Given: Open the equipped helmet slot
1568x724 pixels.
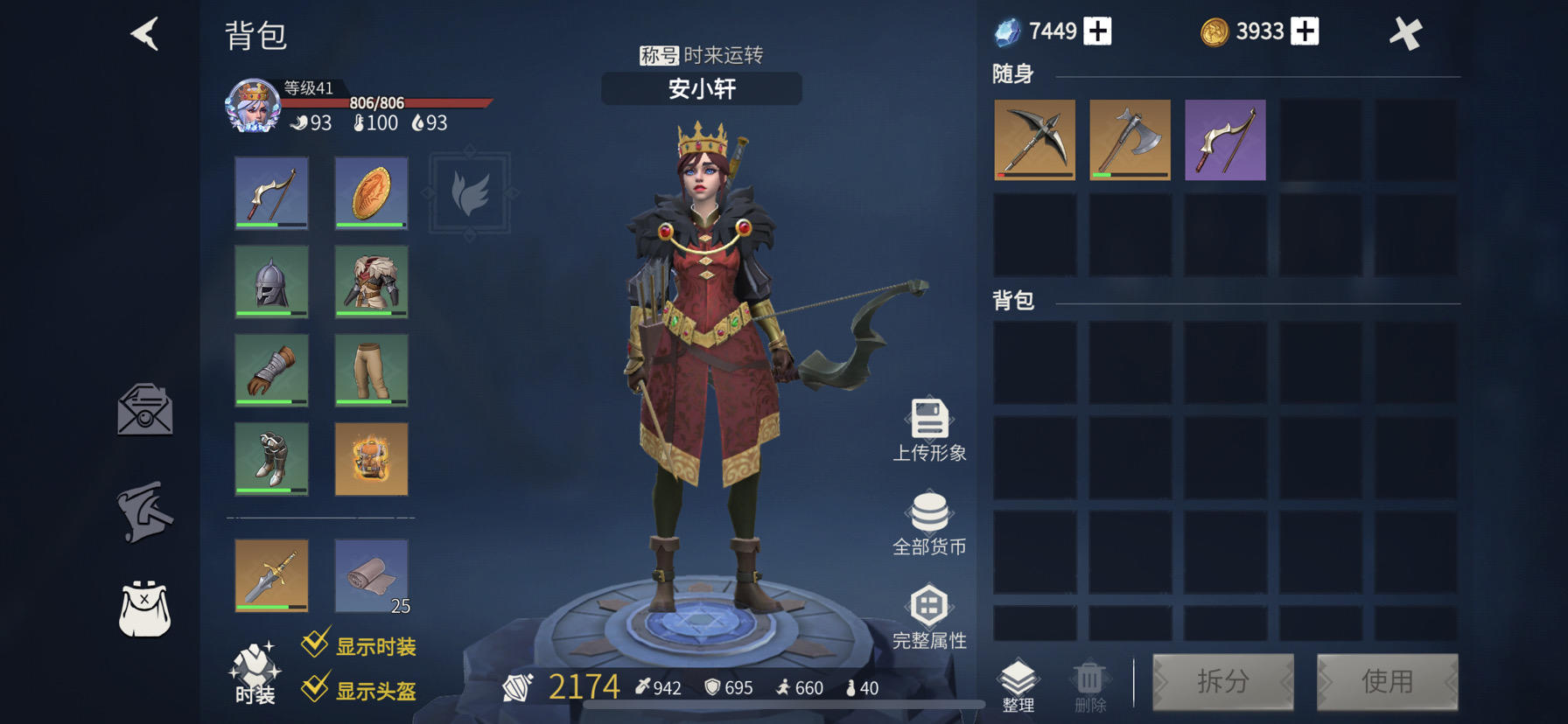Looking at the screenshot, I should tap(271, 282).
